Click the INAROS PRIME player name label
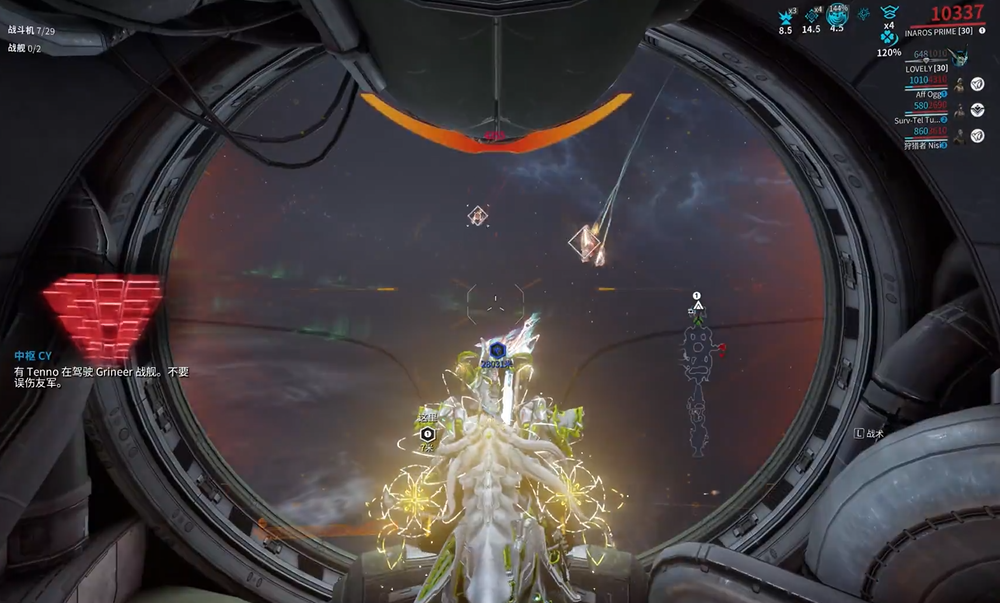This screenshot has width=1000, height=603. (938, 31)
